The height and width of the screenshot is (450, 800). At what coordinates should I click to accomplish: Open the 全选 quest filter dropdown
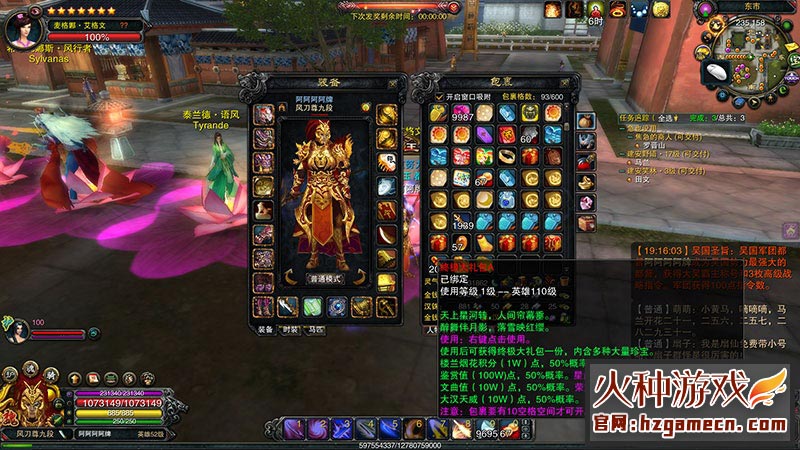pyautogui.click(x=667, y=118)
